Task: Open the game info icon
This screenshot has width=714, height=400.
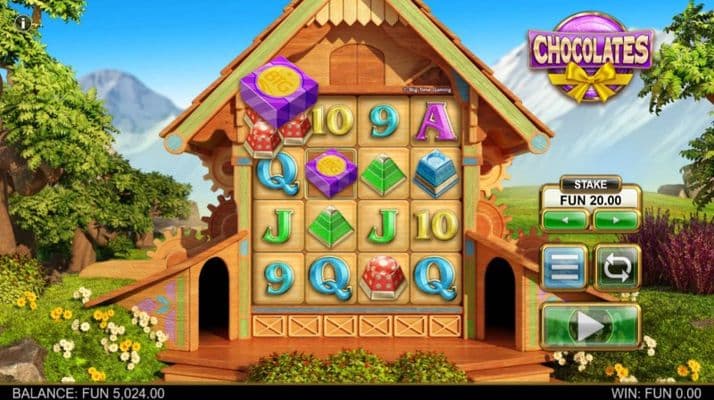Action: tap(22, 22)
